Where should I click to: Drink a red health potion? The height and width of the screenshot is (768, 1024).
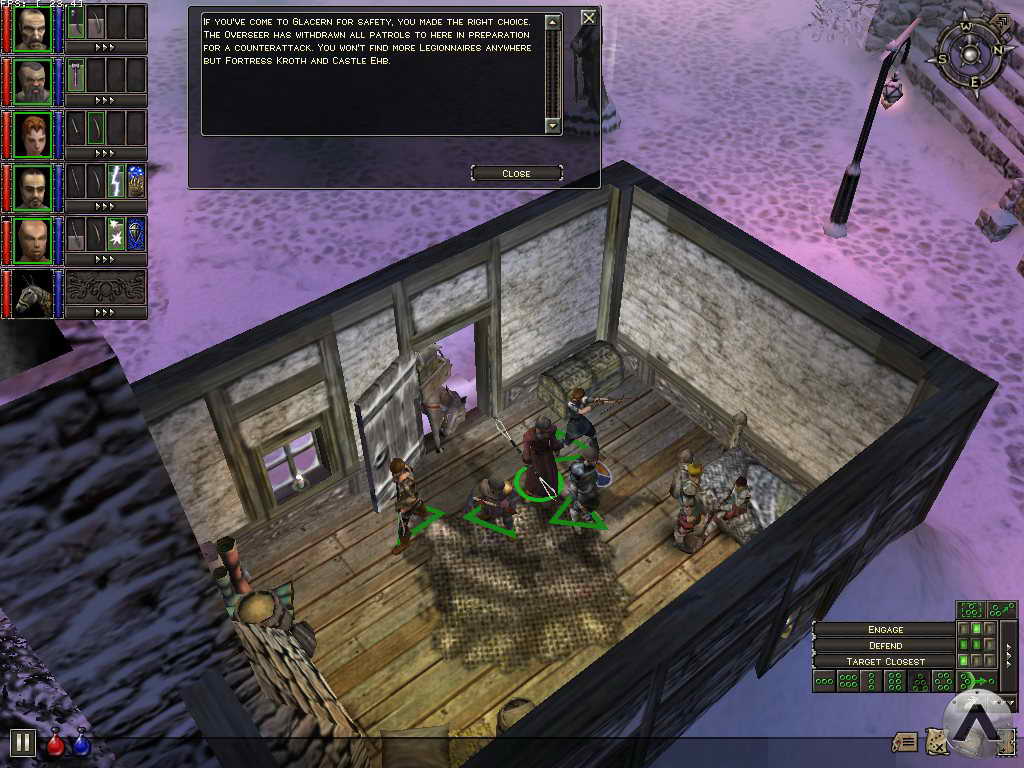(56, 745)
